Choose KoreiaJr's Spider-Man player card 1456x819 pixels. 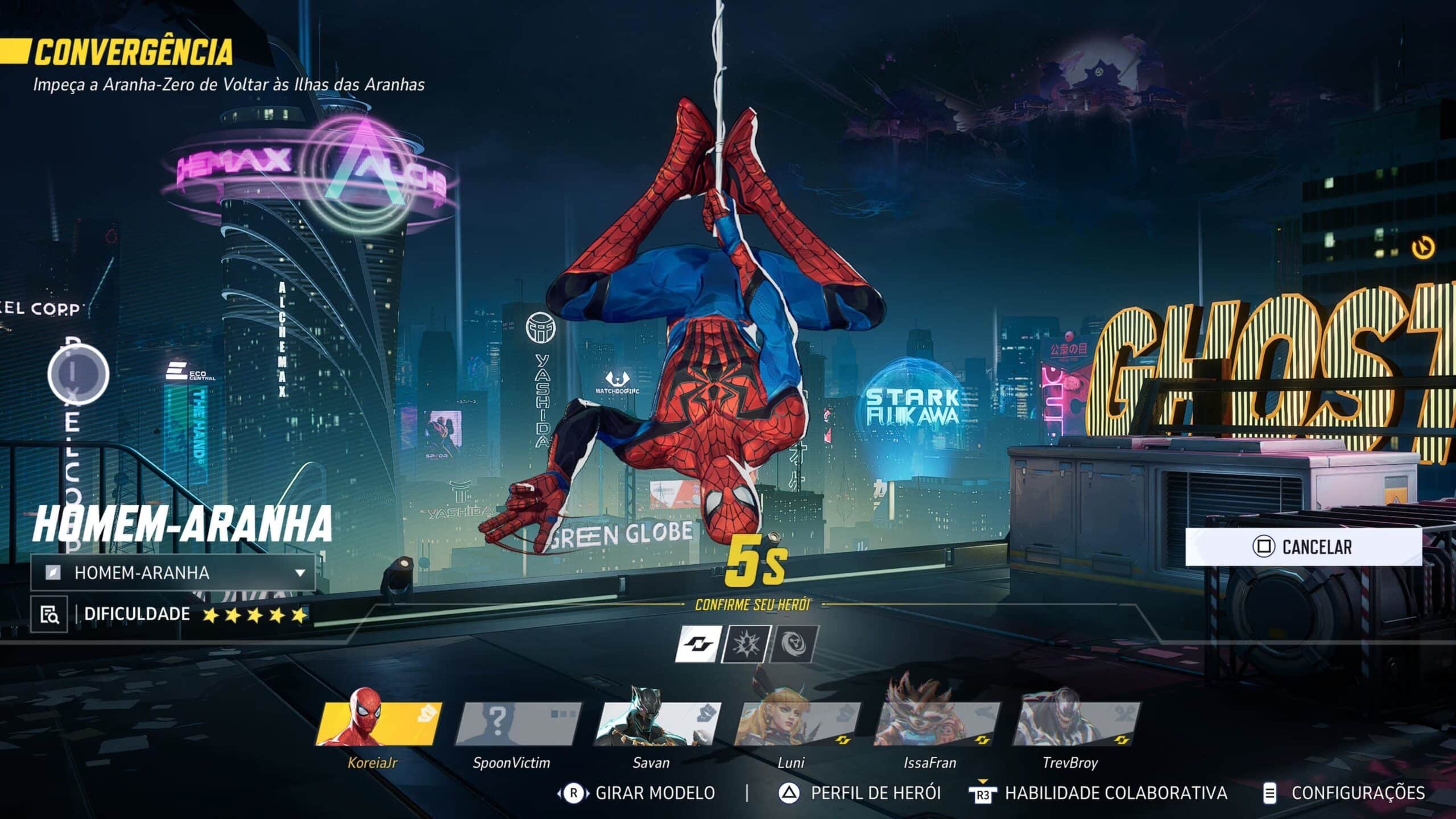(x=378, y=723)
